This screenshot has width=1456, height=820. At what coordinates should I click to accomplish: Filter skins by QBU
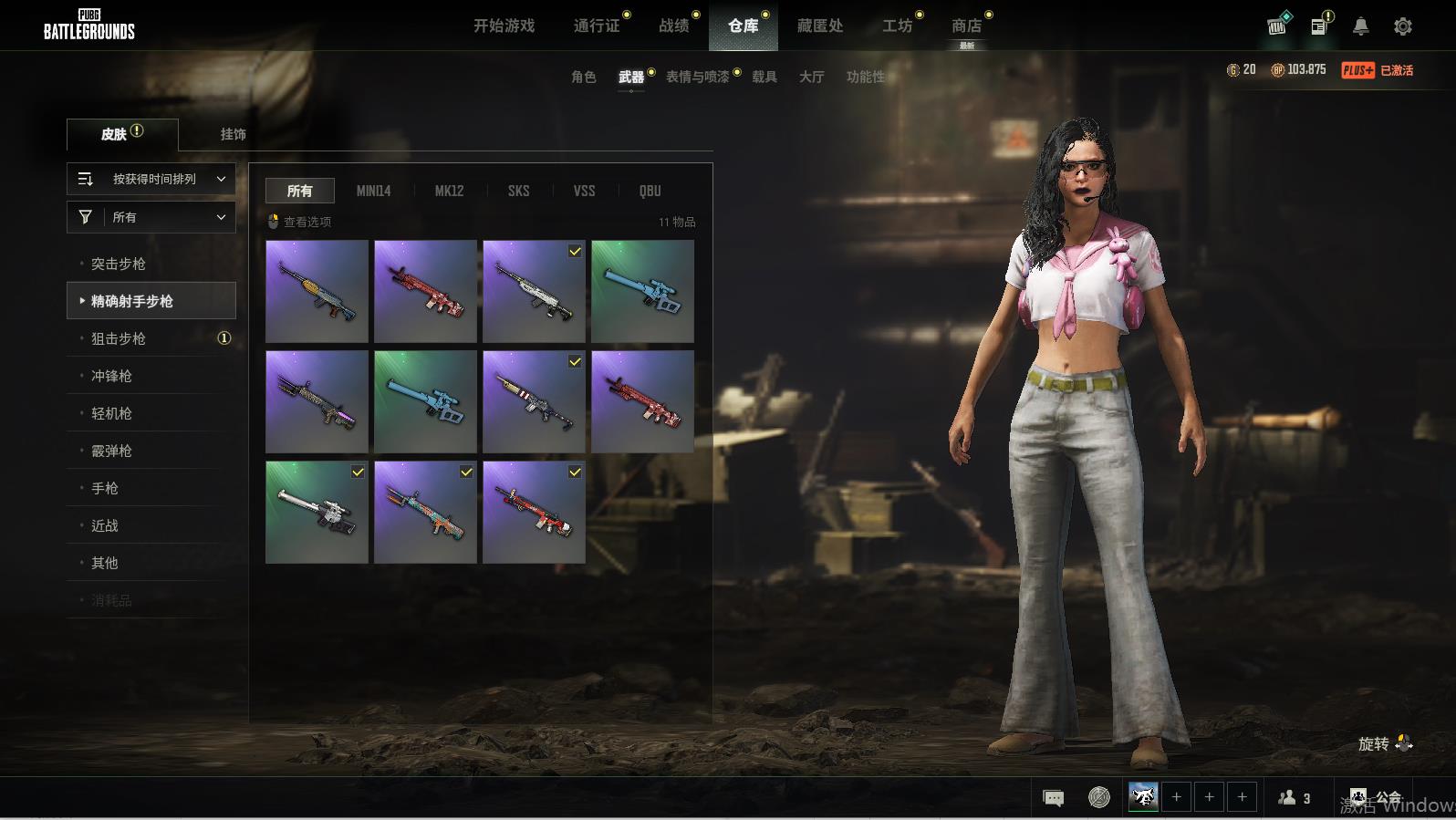pos(650,192)
